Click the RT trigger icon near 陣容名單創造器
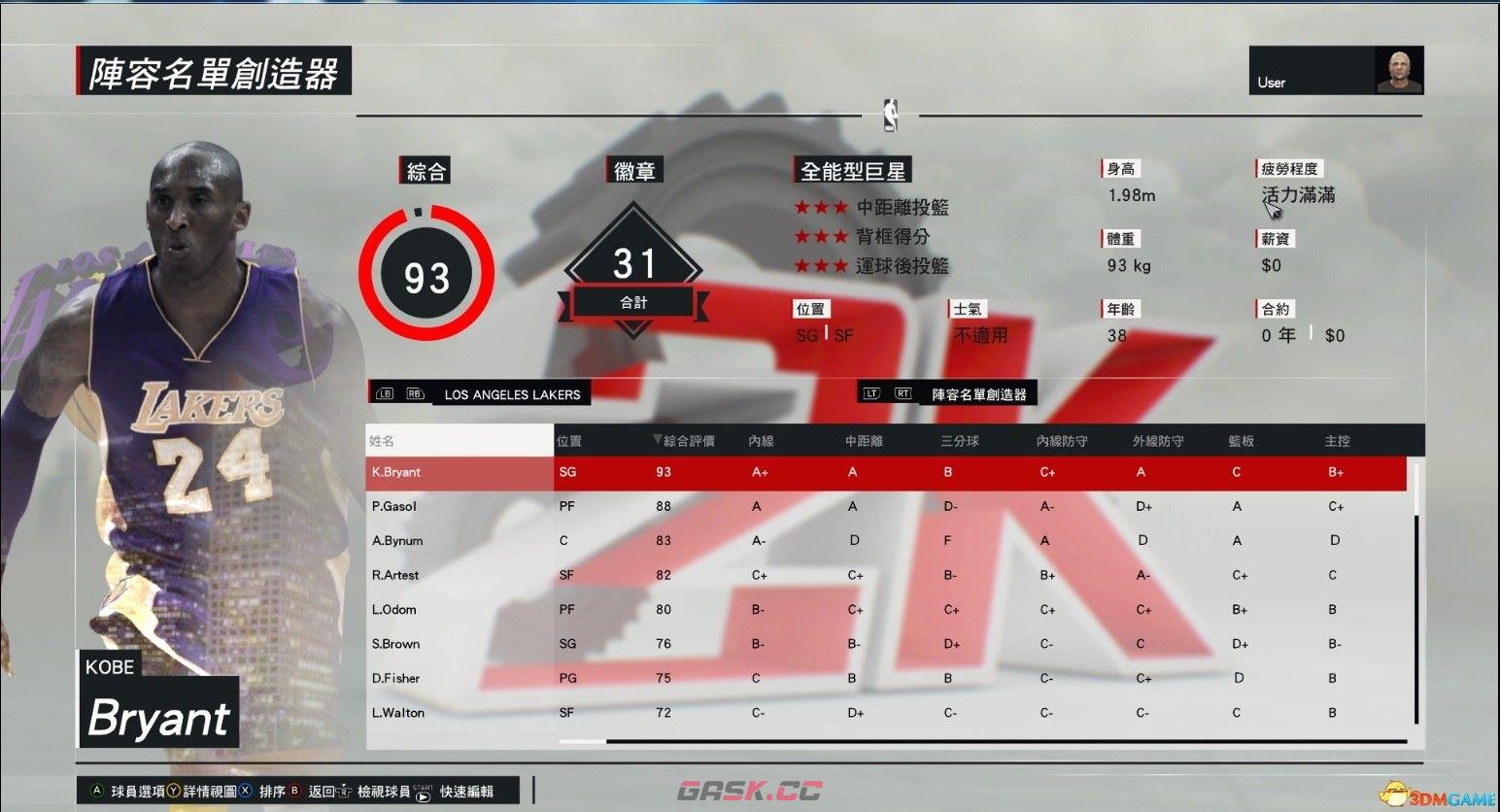 point(903,392)
